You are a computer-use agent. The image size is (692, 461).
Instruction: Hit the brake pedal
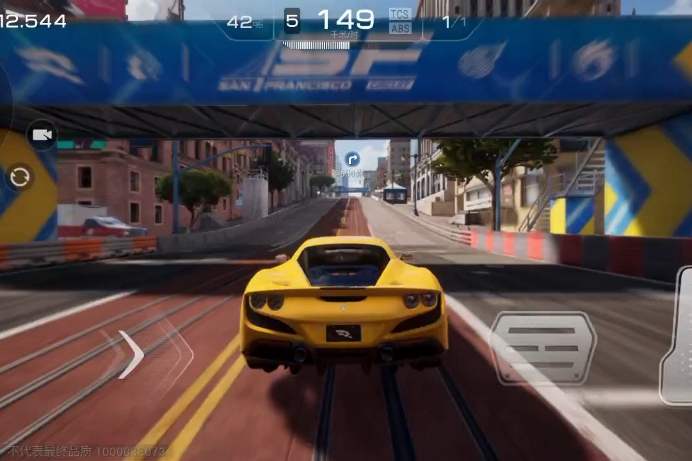[x=544, y=346]
